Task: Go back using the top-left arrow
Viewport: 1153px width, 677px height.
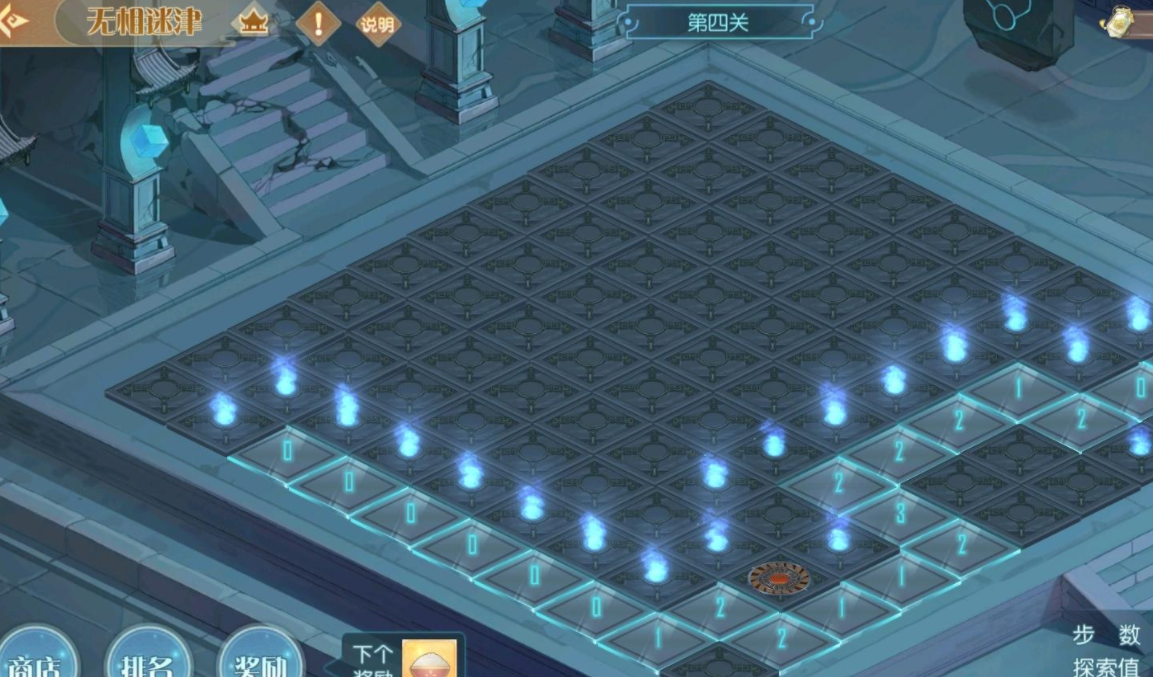Action: pyautogui.click(x=13, y=19)
